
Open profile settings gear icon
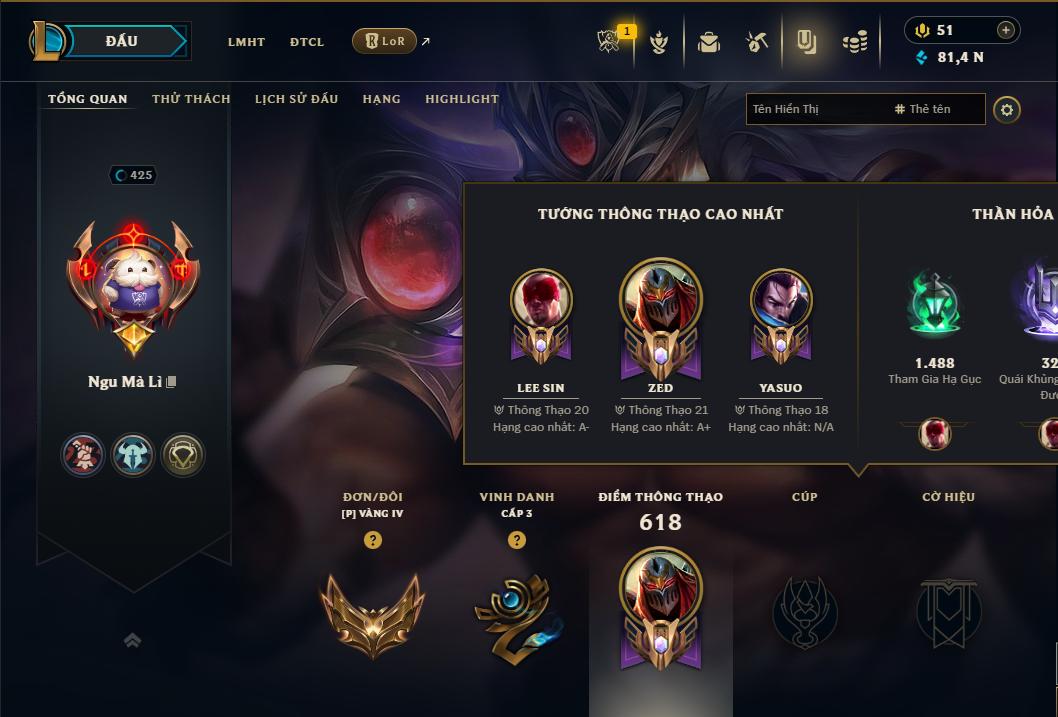pos(1007,109)
